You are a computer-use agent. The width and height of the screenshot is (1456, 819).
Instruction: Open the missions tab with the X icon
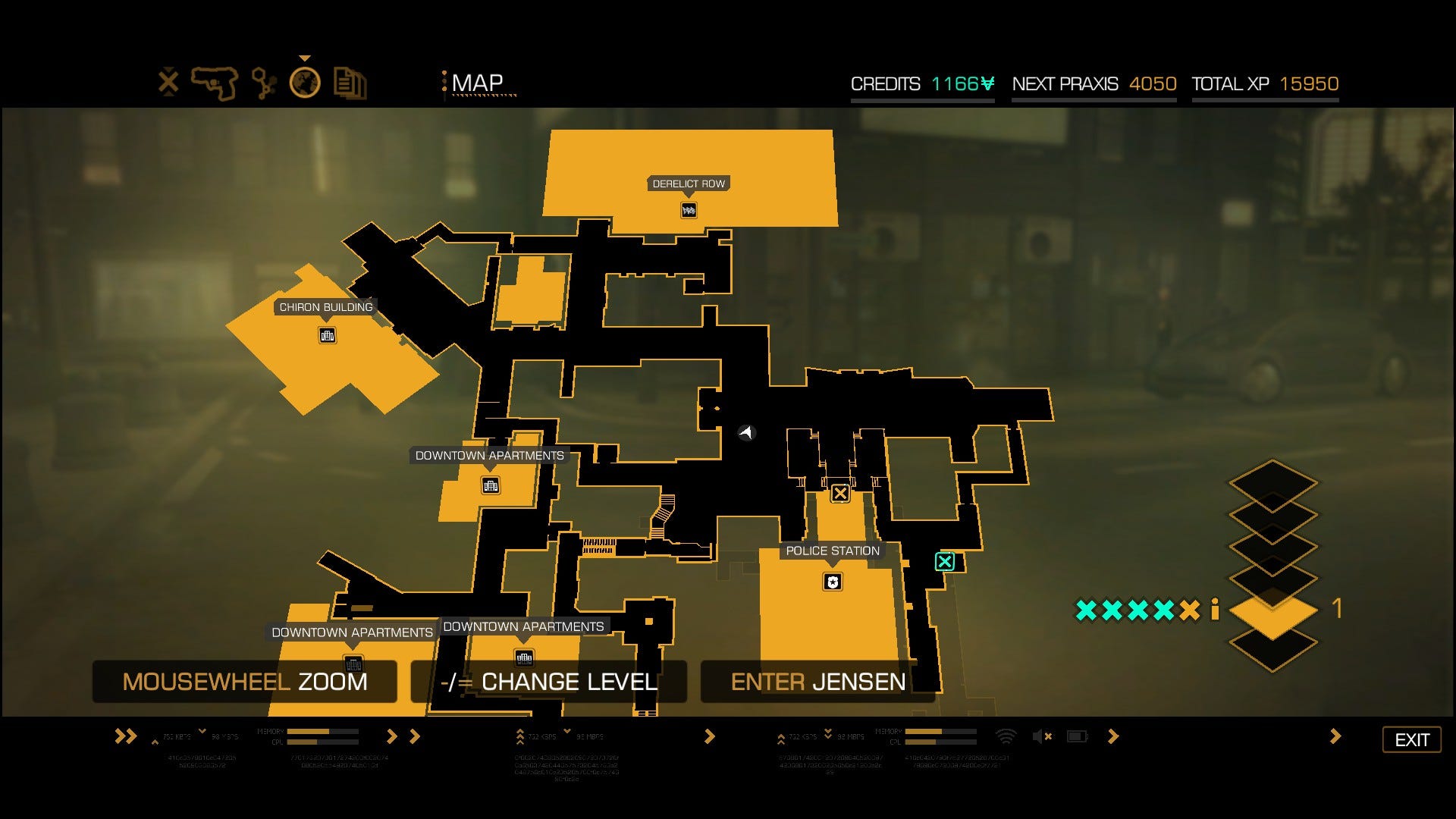click(168, 82)
